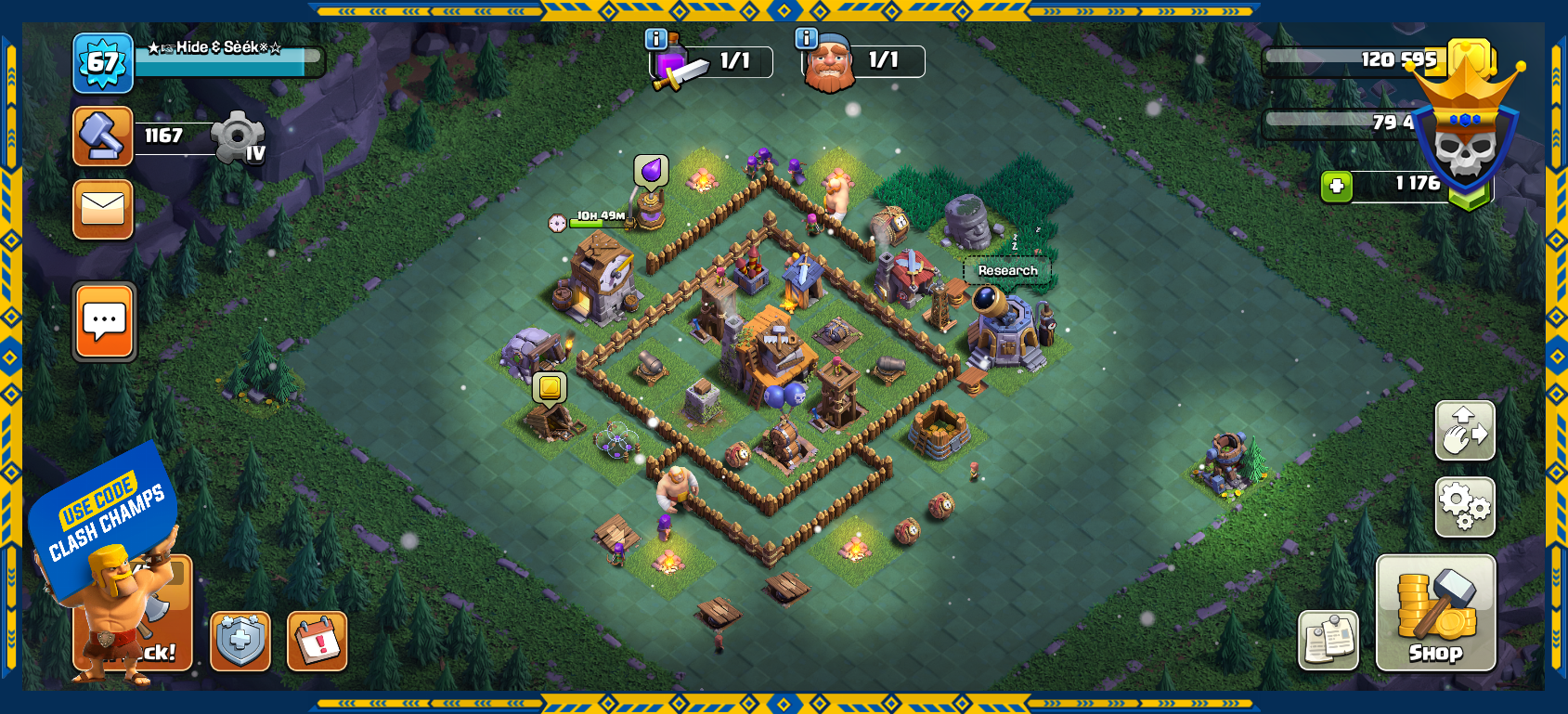
Task: Collect gold from the yellow coin bubble
Action: click(x=550, y=387)
